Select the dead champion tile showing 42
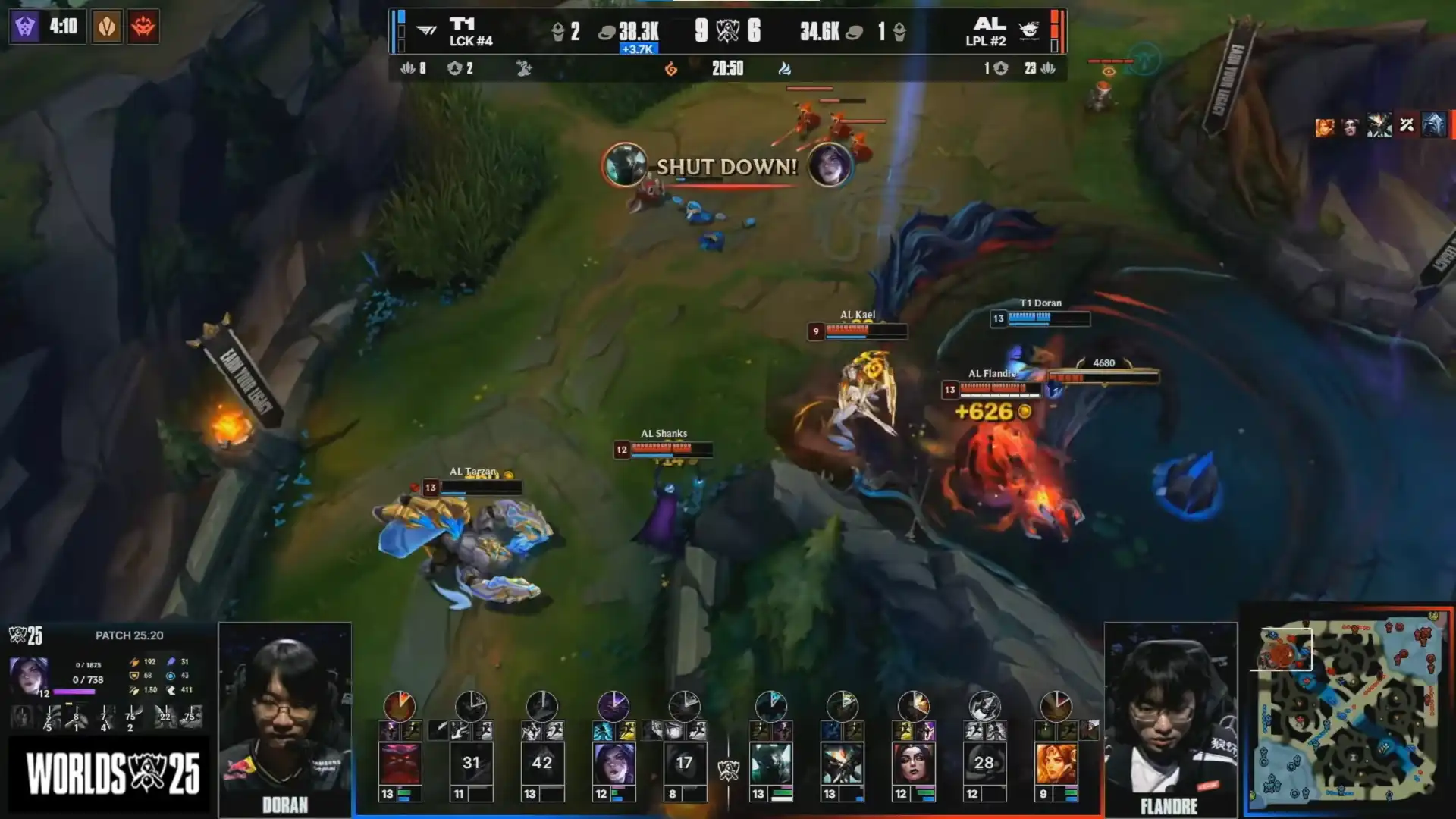Image resolution: width=1456 pixels, height=819 pixels. point(542,763)
